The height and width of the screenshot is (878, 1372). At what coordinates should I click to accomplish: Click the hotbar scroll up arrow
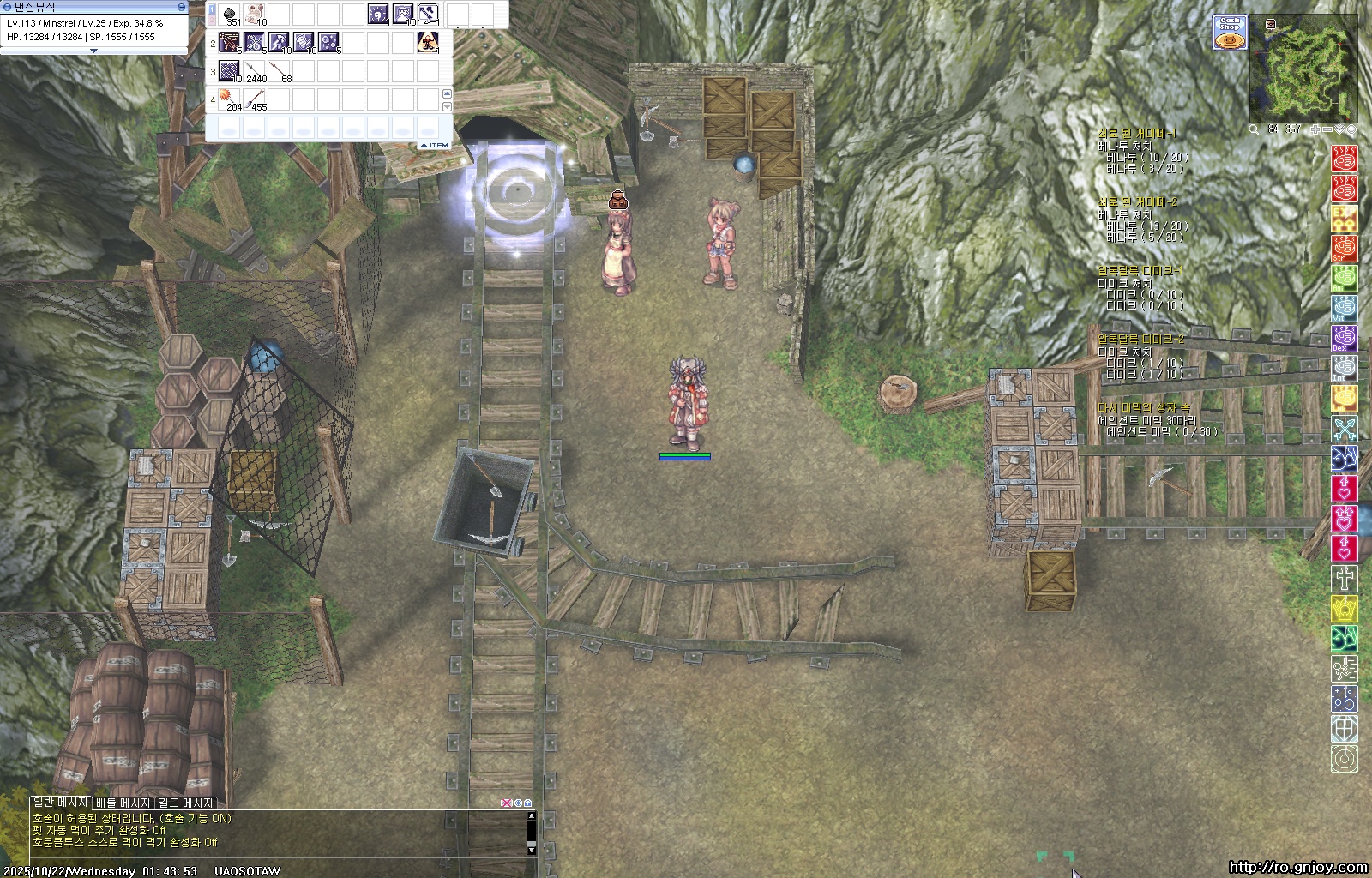[x=446, y=93]
